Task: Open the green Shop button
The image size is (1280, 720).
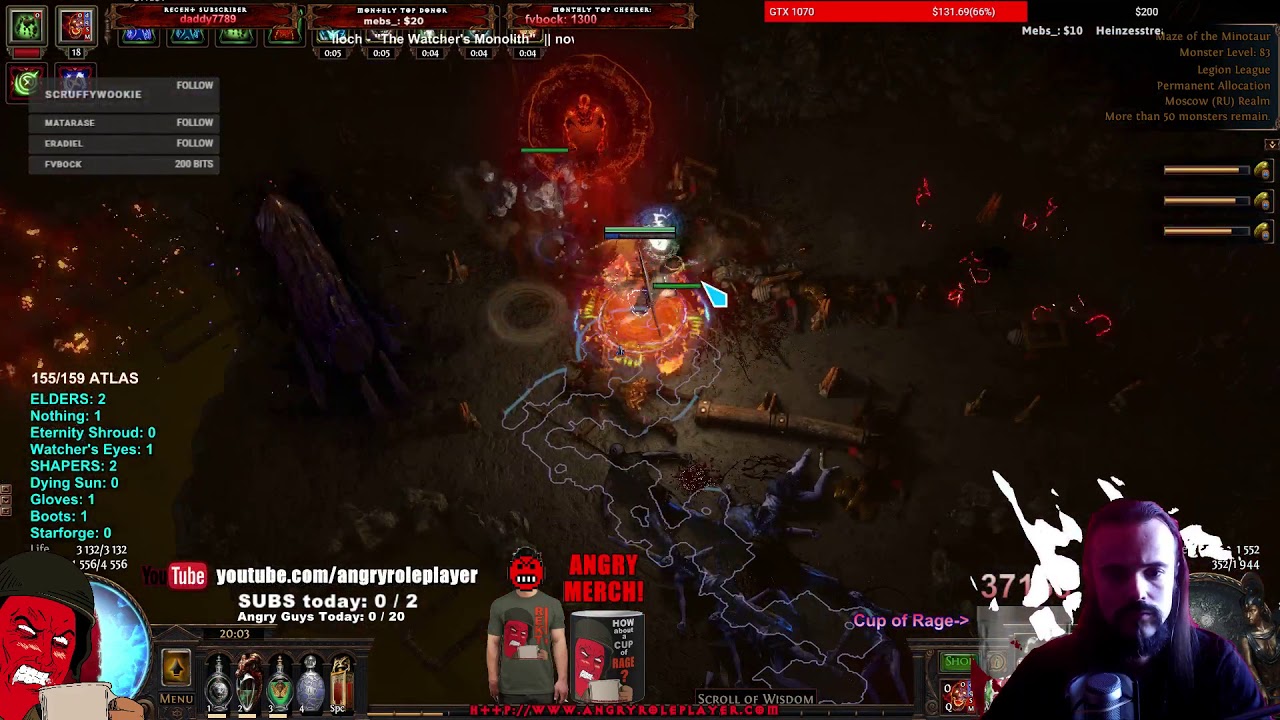Action: pos(958,661)
